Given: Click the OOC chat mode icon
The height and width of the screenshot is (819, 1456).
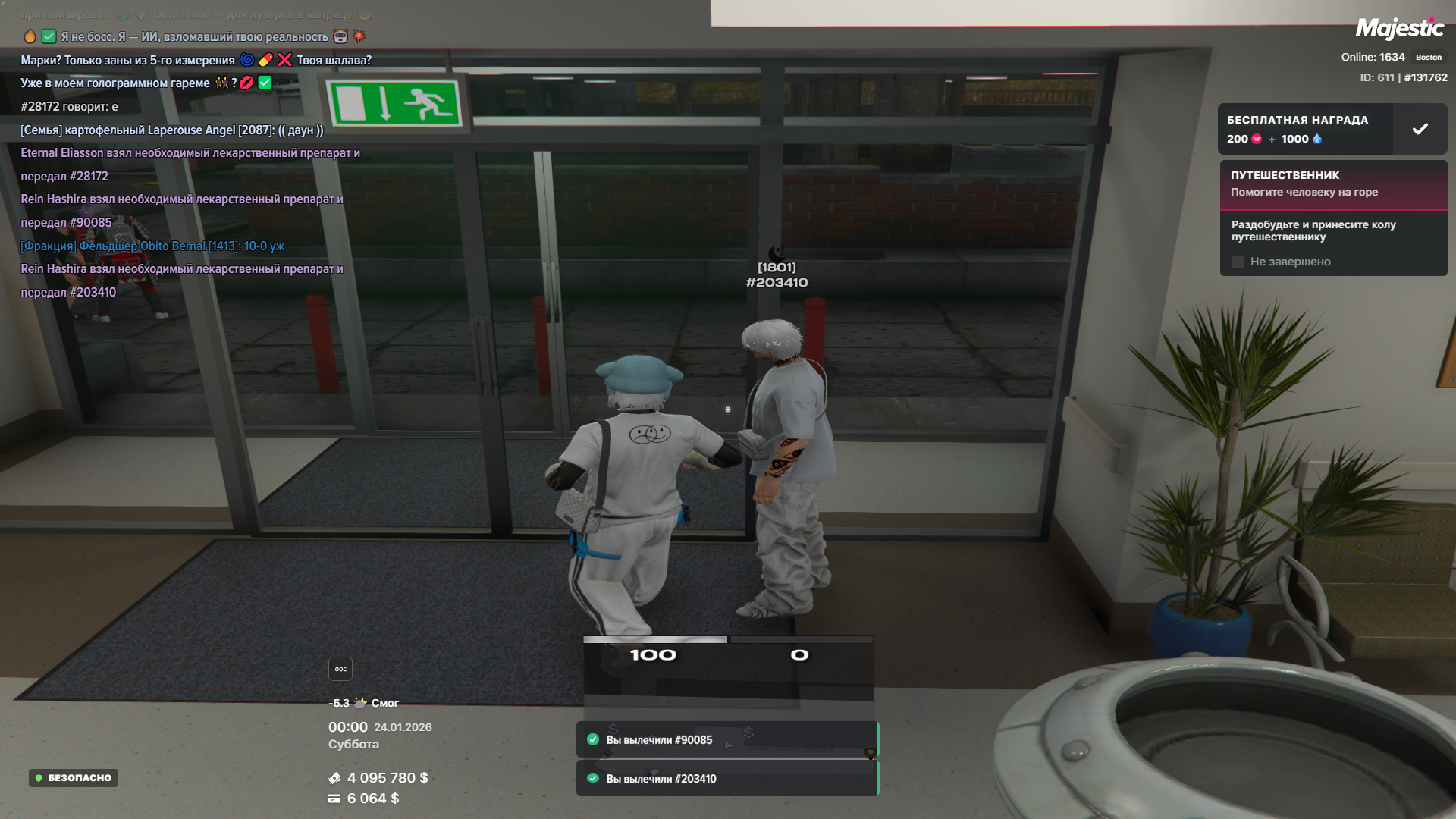Looking at the screenshot, I should point(340,669).
